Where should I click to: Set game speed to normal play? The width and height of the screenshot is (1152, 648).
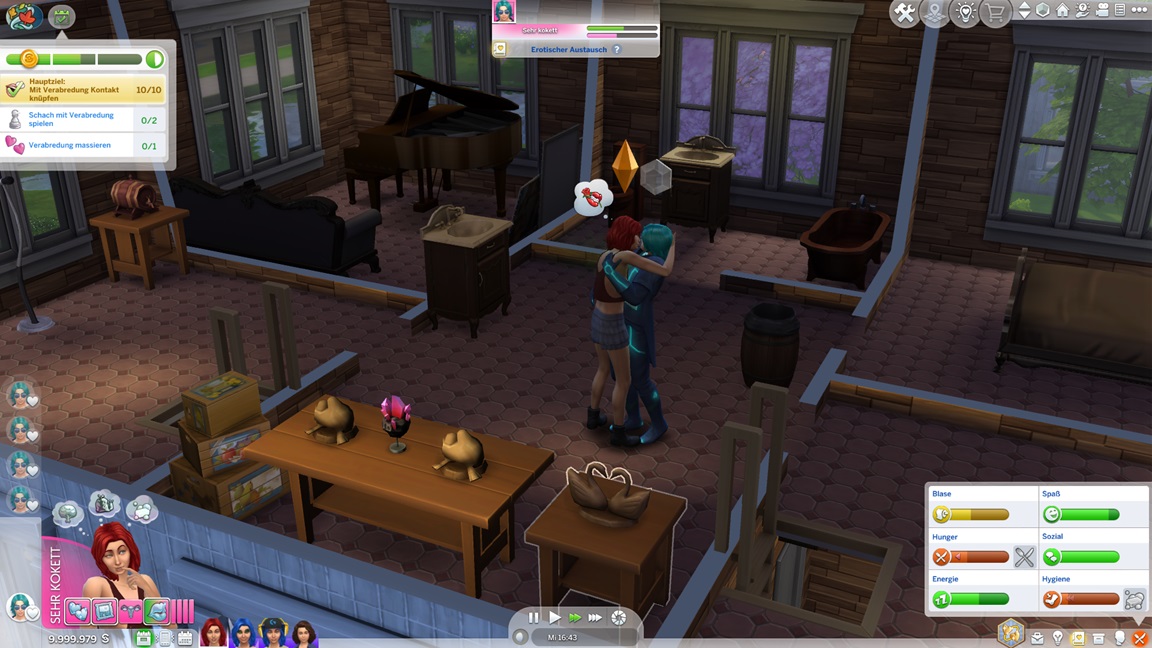554,618
